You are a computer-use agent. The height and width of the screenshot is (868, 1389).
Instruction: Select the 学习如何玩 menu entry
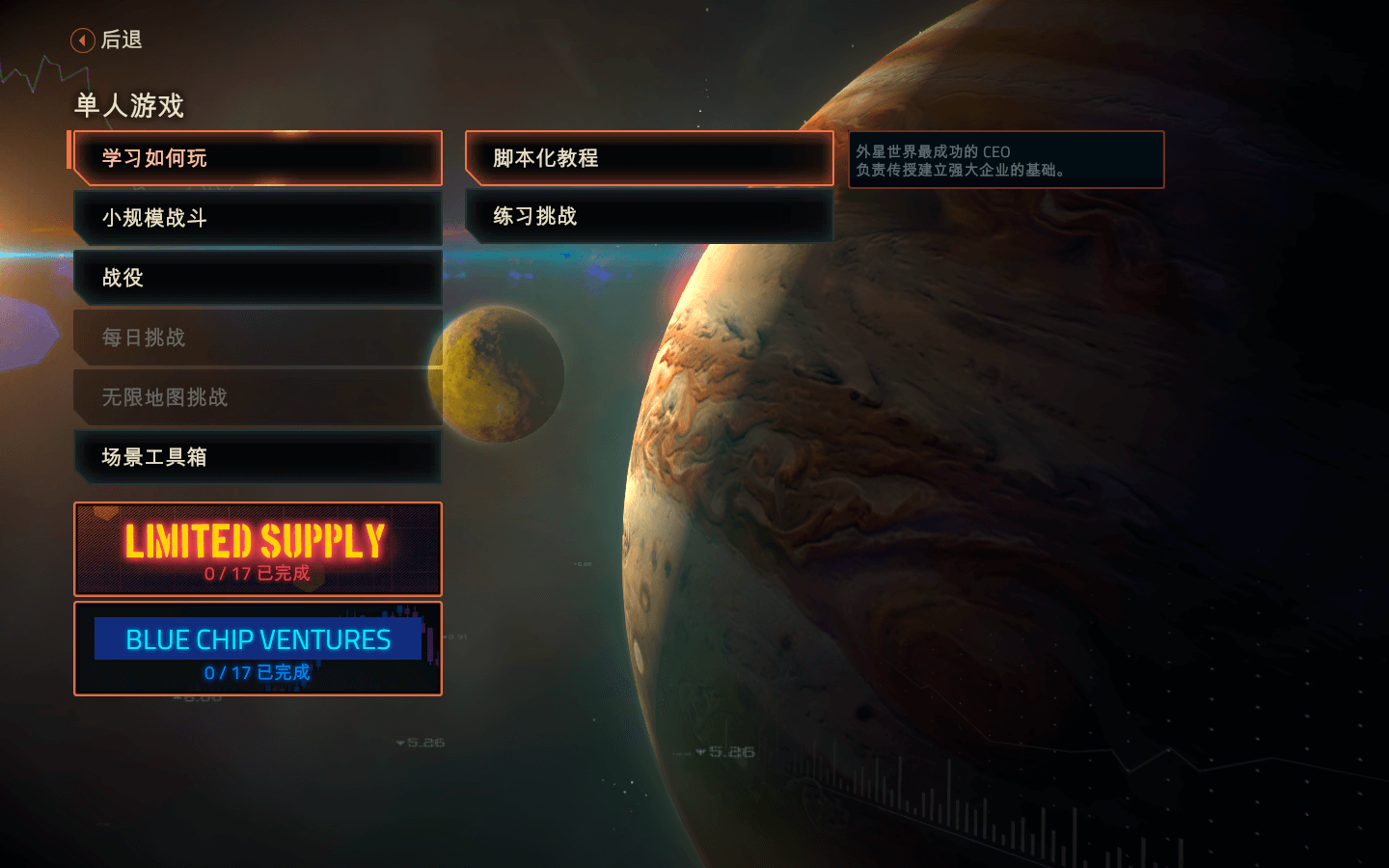[258, 158]
